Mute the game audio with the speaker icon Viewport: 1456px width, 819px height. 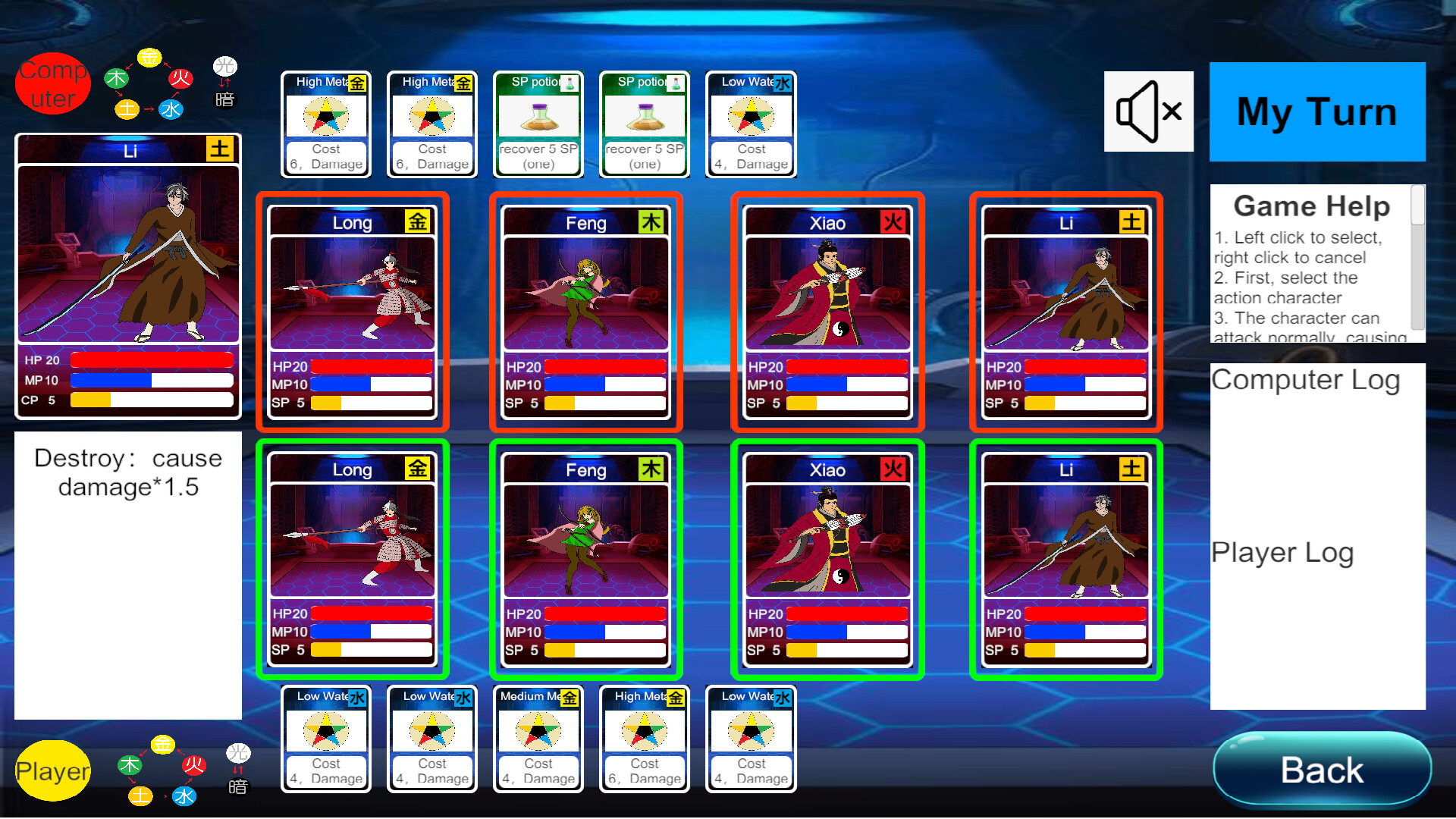click(1148, 111)
